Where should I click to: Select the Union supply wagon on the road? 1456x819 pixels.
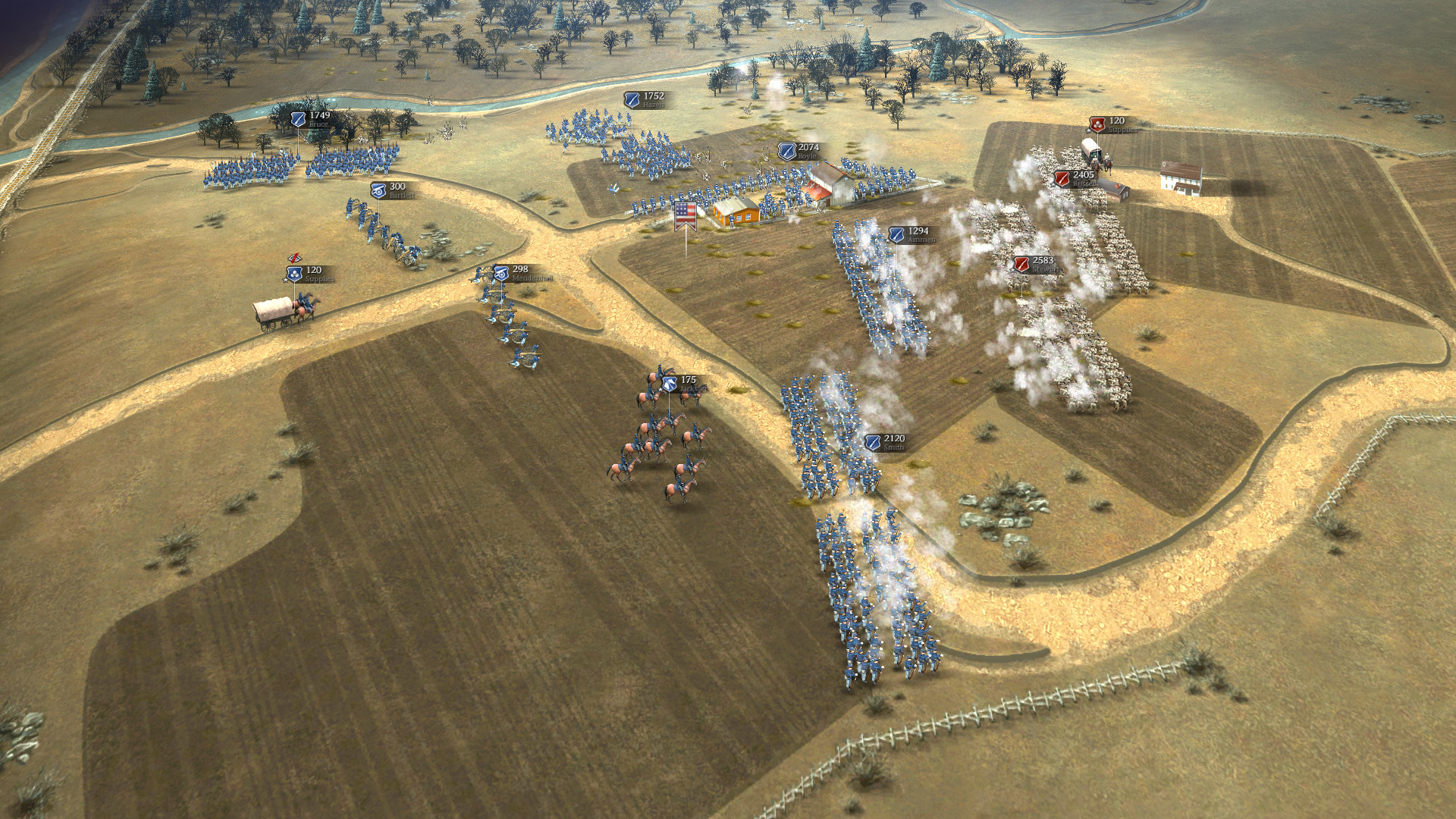tap(273, 314)
